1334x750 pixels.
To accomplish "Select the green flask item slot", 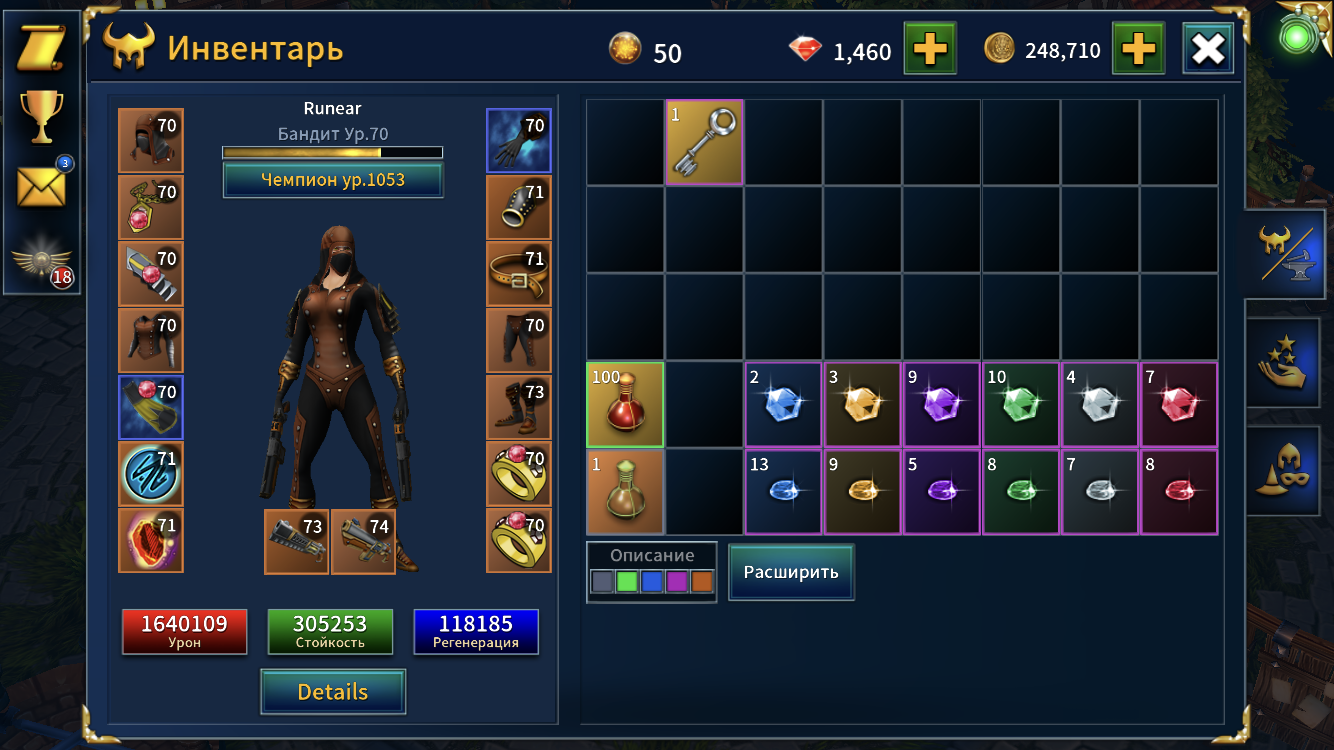I will tap(625, 491).
